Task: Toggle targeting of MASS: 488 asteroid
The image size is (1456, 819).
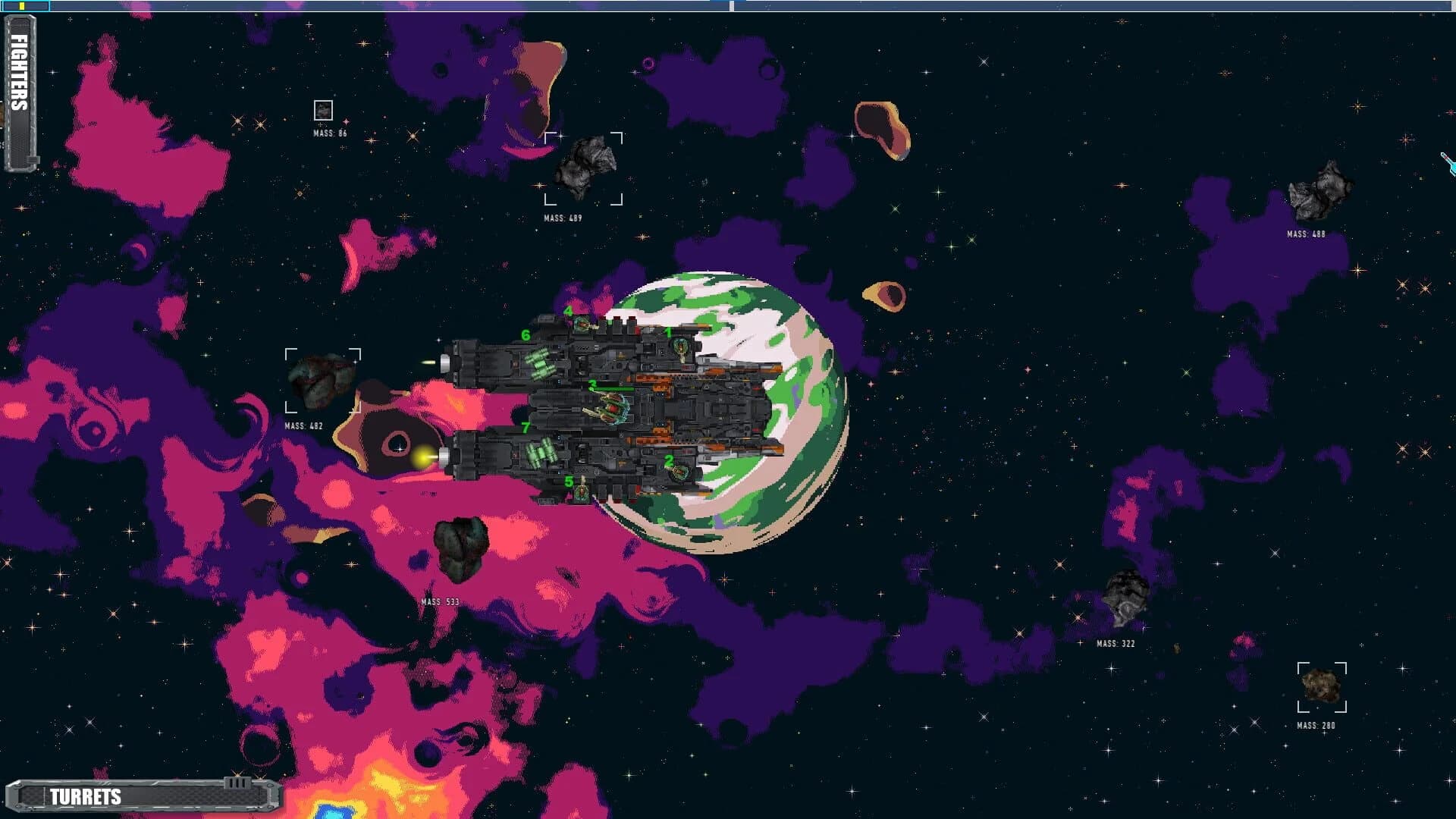Action: (1323, 190)
